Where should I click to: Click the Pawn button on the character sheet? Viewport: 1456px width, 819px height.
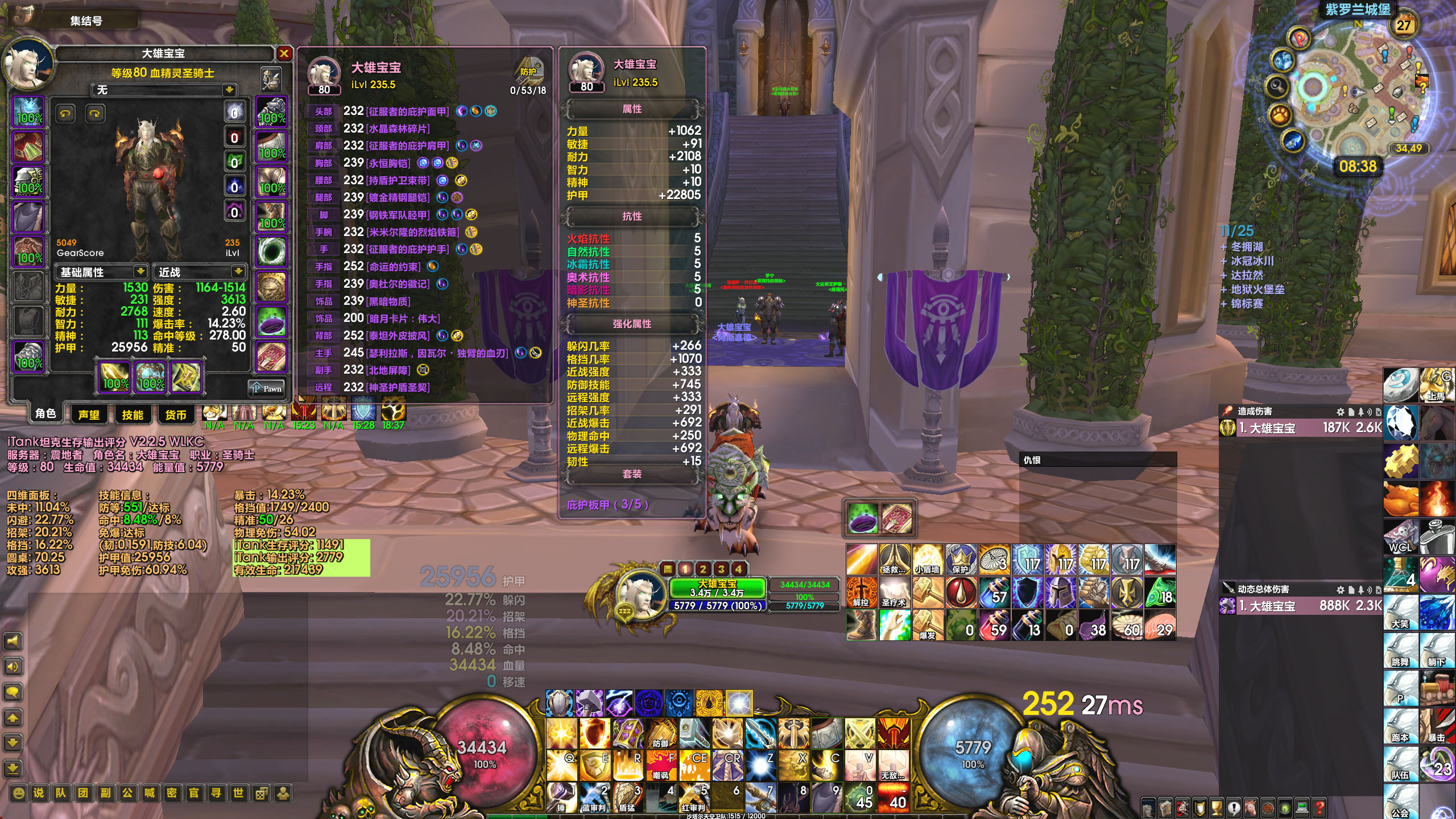[x=266, y=388]
